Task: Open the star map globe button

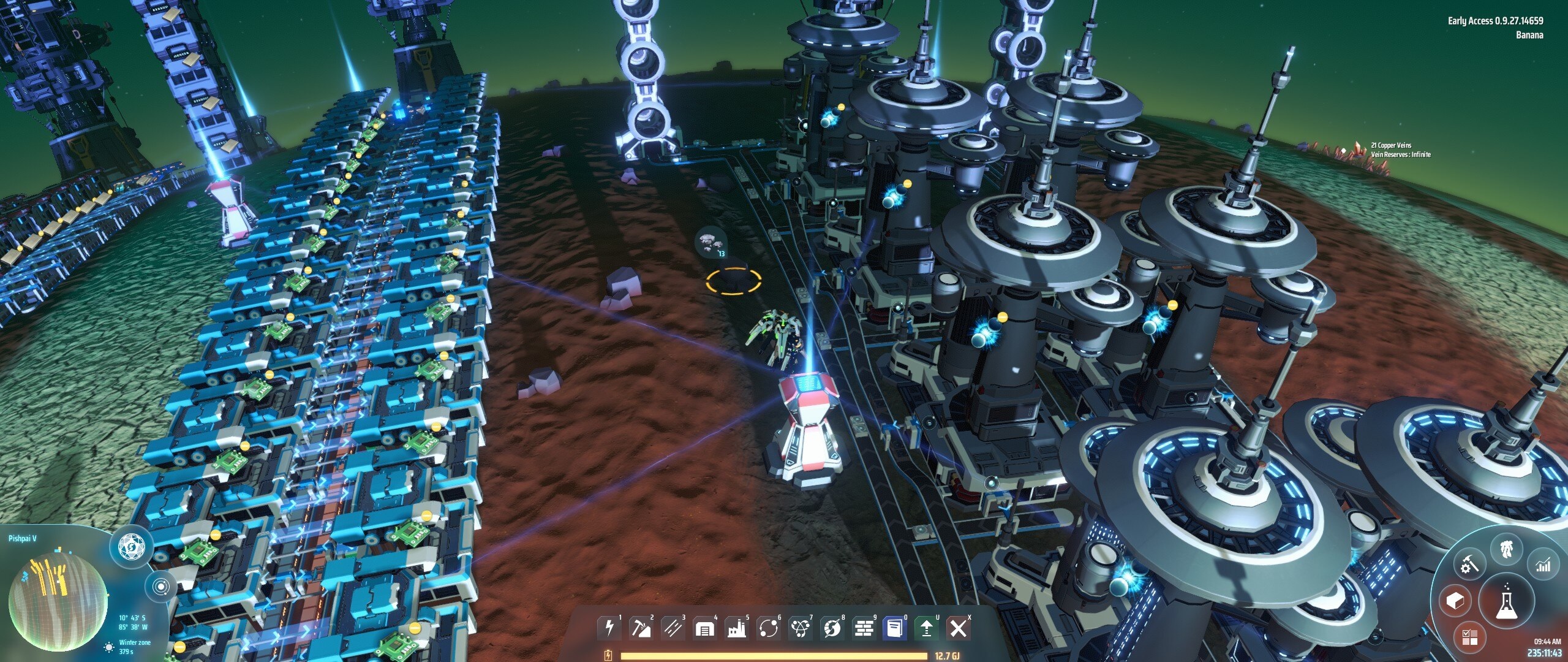Action: pyautogui.click(x=160, y=587)
